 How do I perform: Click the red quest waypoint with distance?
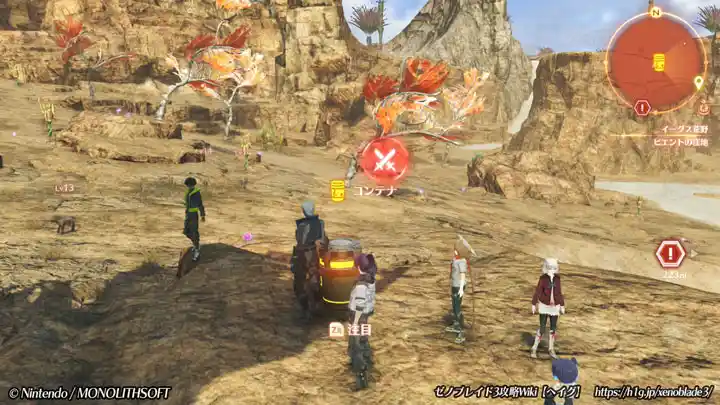click(x=670, y=254)
